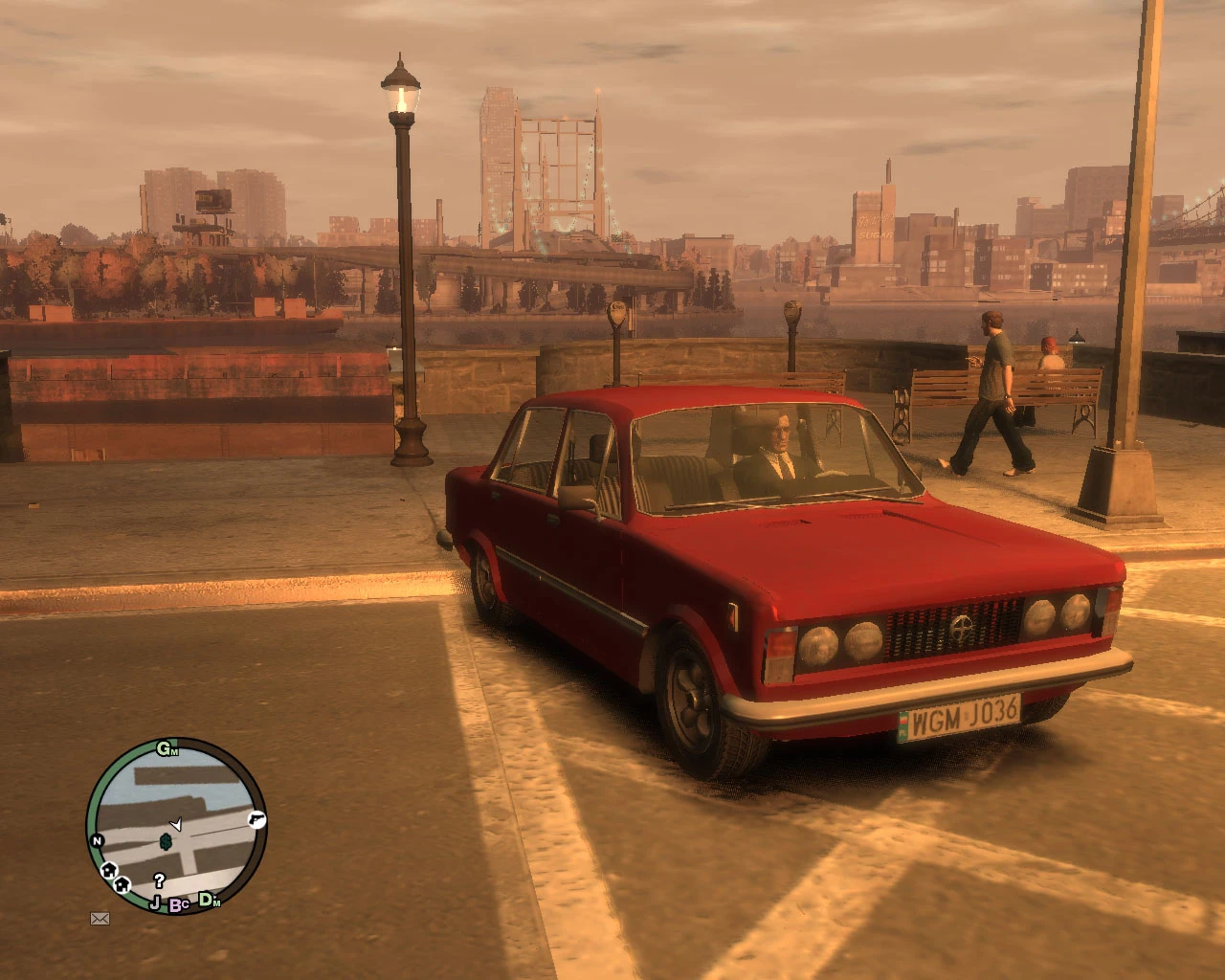Click the lower safehouse house icon on the minimap

122,884
